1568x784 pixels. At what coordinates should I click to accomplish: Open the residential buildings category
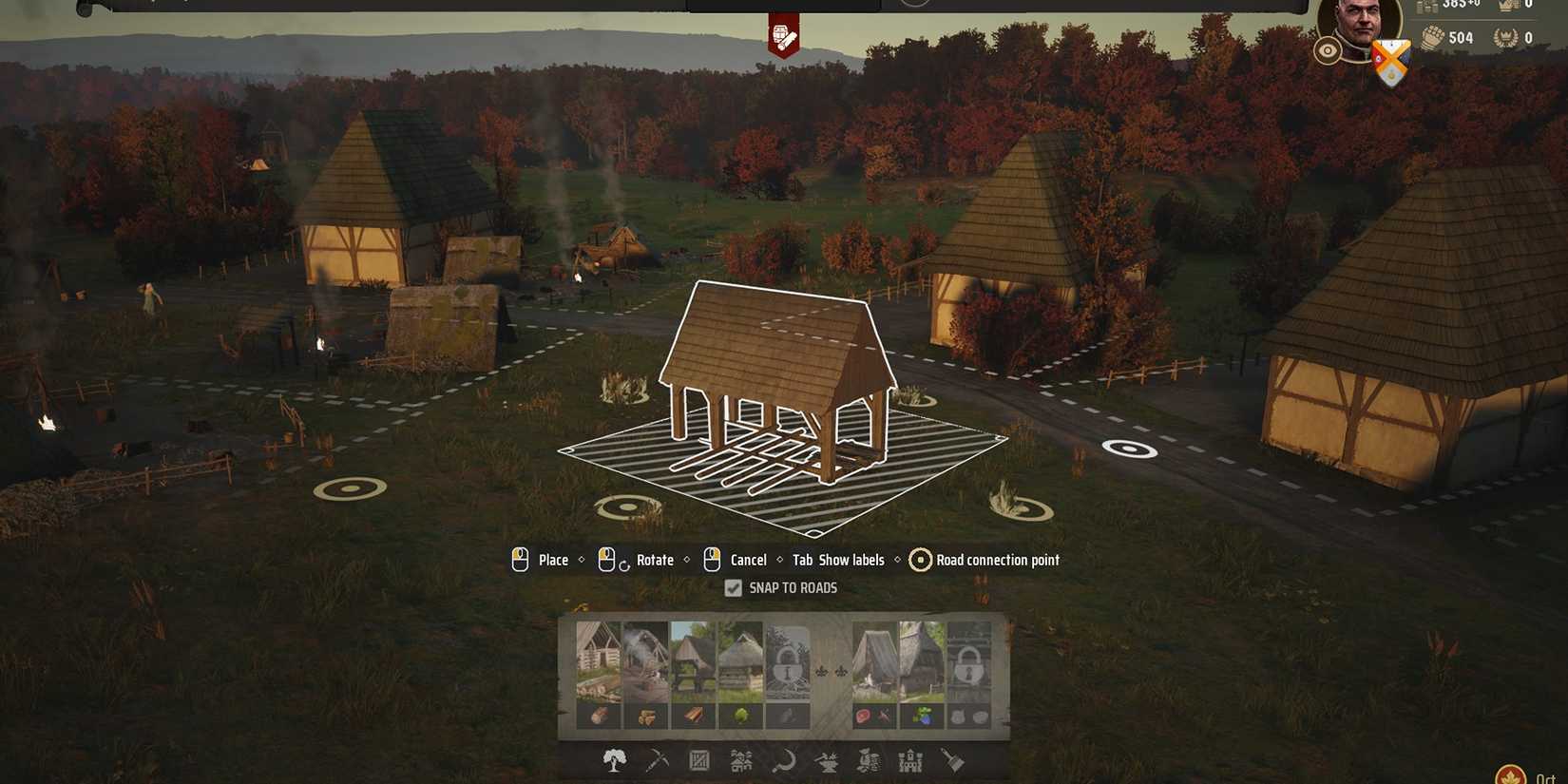741,761
